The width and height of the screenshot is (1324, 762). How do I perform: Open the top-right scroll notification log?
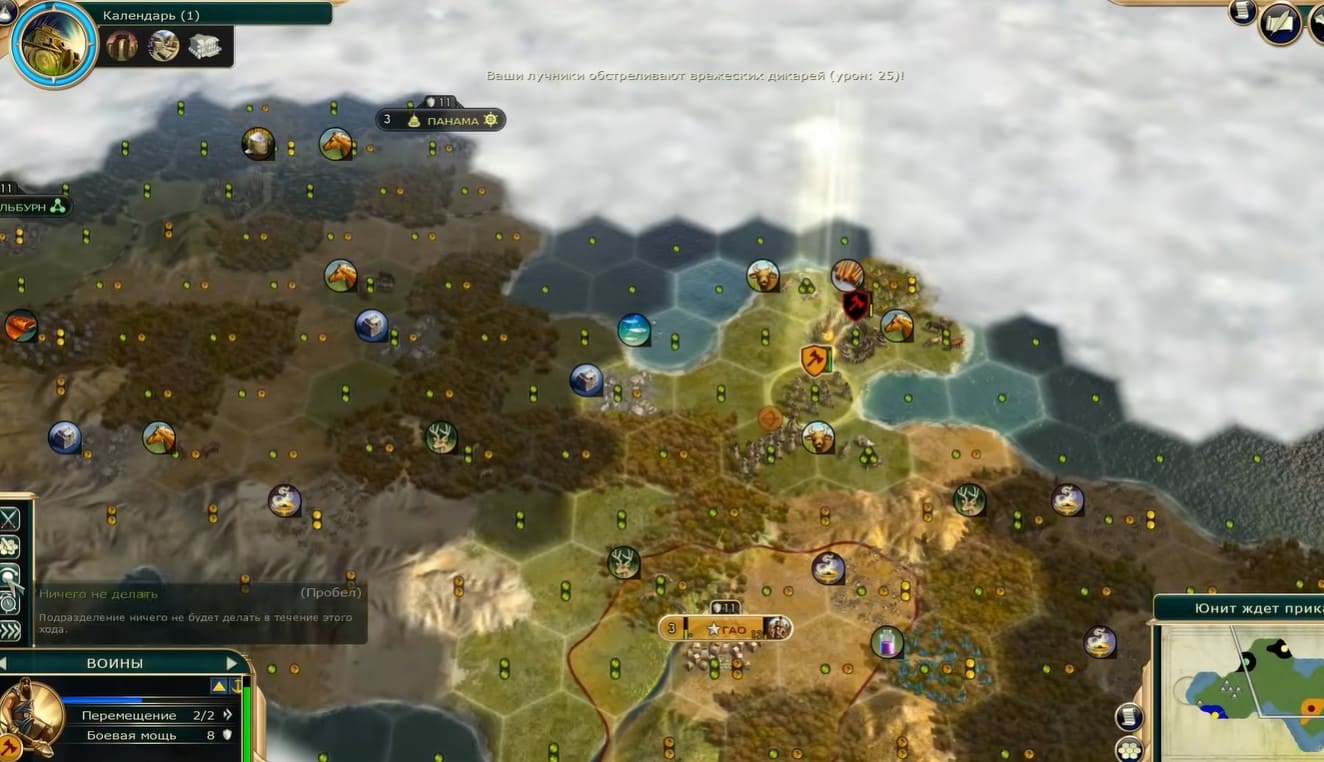point(1243,11)
